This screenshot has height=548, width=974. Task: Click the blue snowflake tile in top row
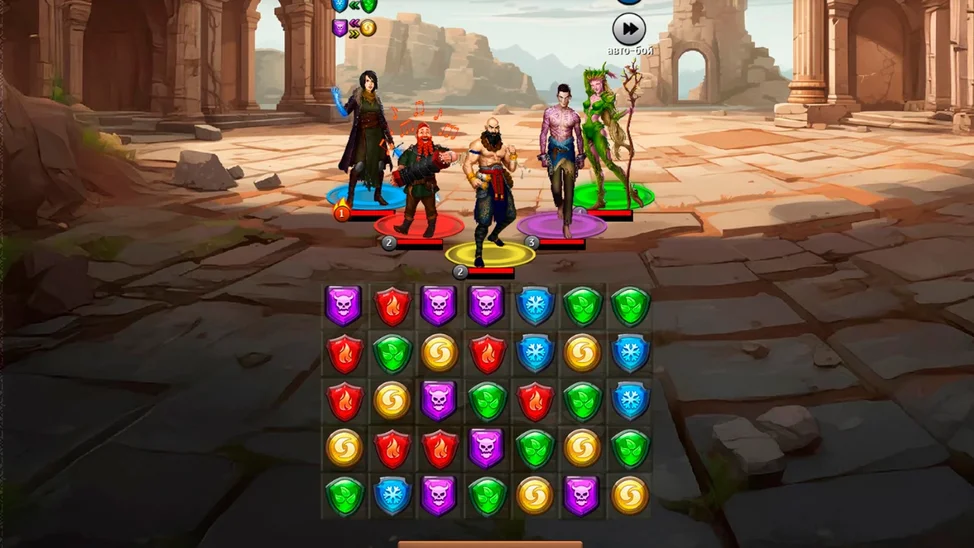point(535,305)
